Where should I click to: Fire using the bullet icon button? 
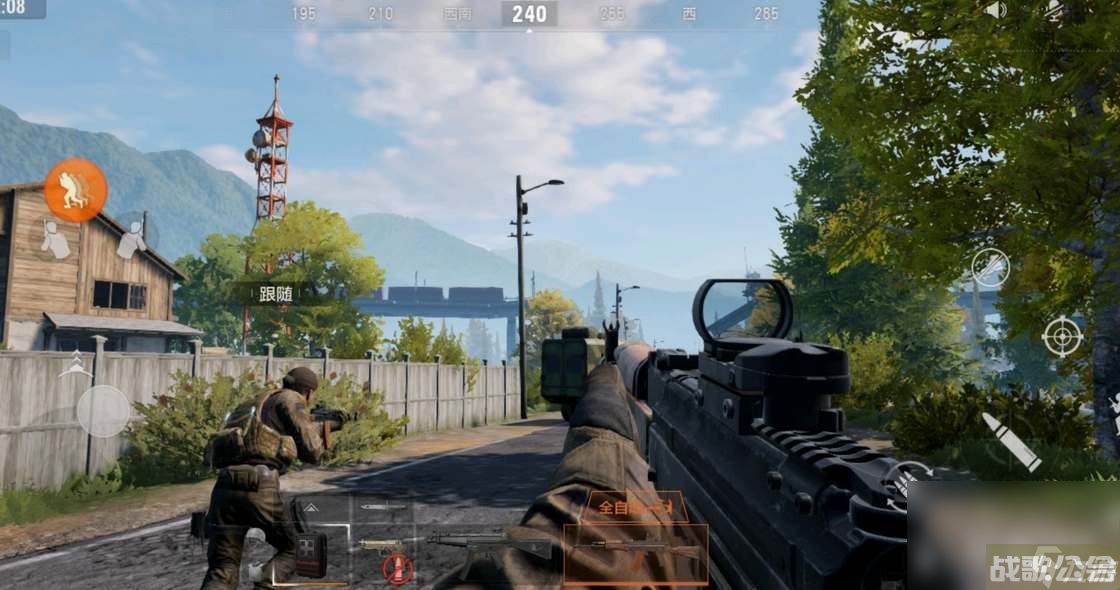(x=1011, y=442)
